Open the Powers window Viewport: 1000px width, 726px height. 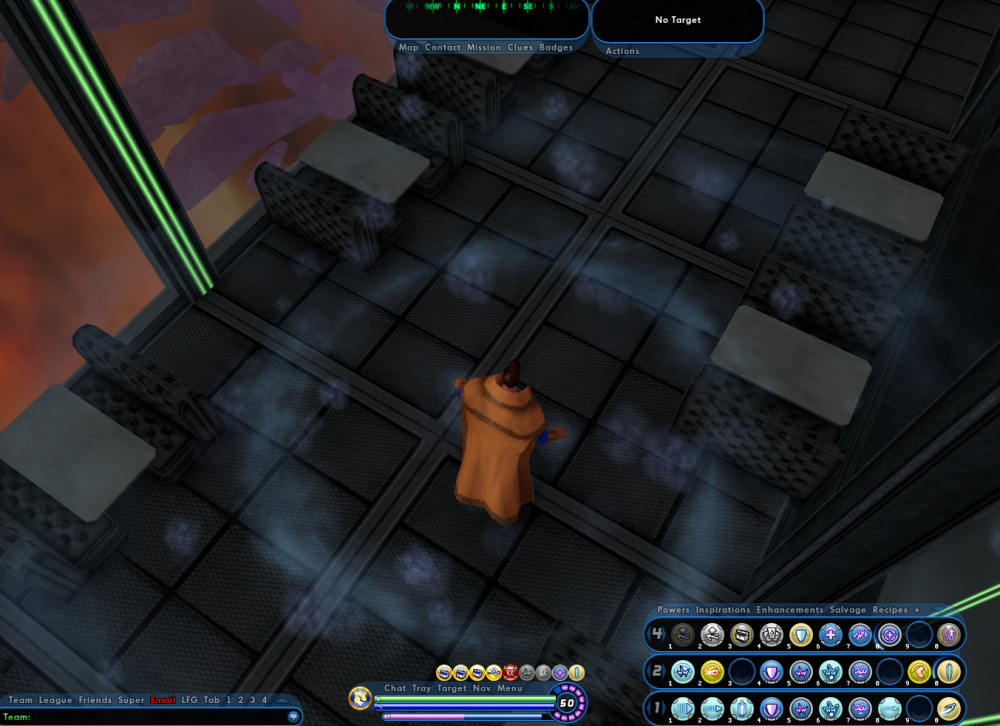(x=674, y=610)
